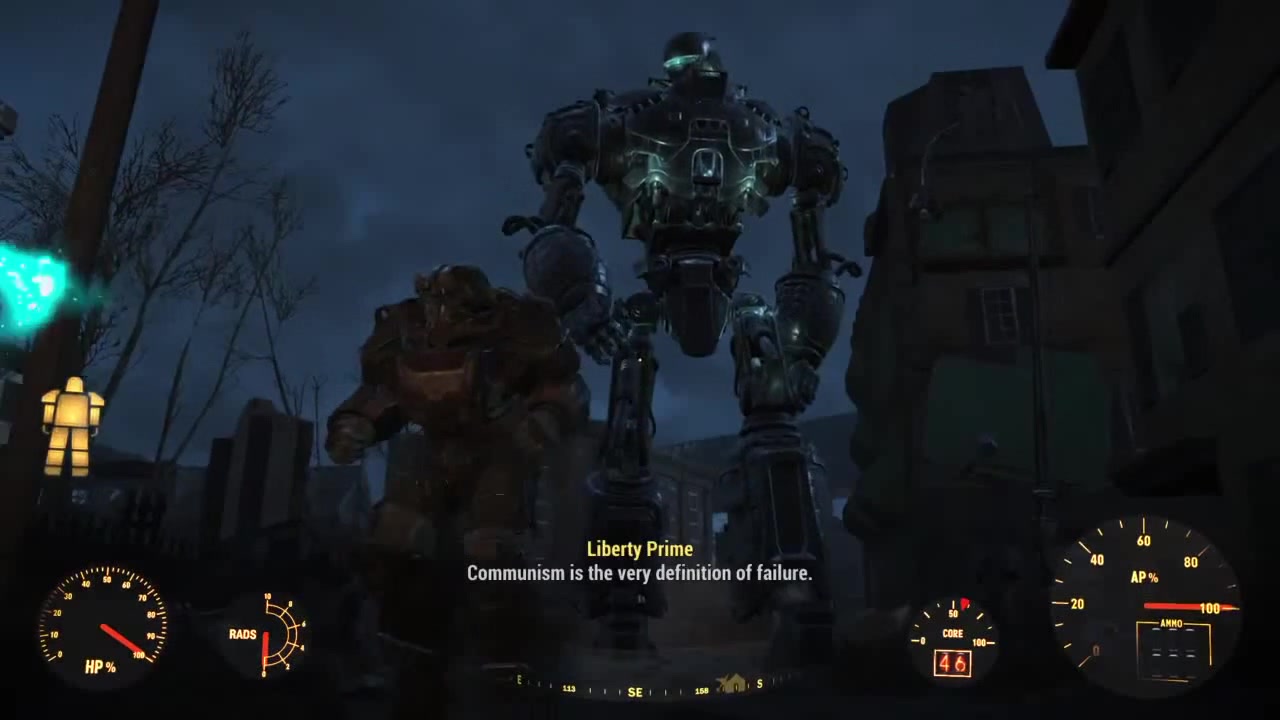
Task: Click the power armor condition icon
Action: (x=72, y=425)
